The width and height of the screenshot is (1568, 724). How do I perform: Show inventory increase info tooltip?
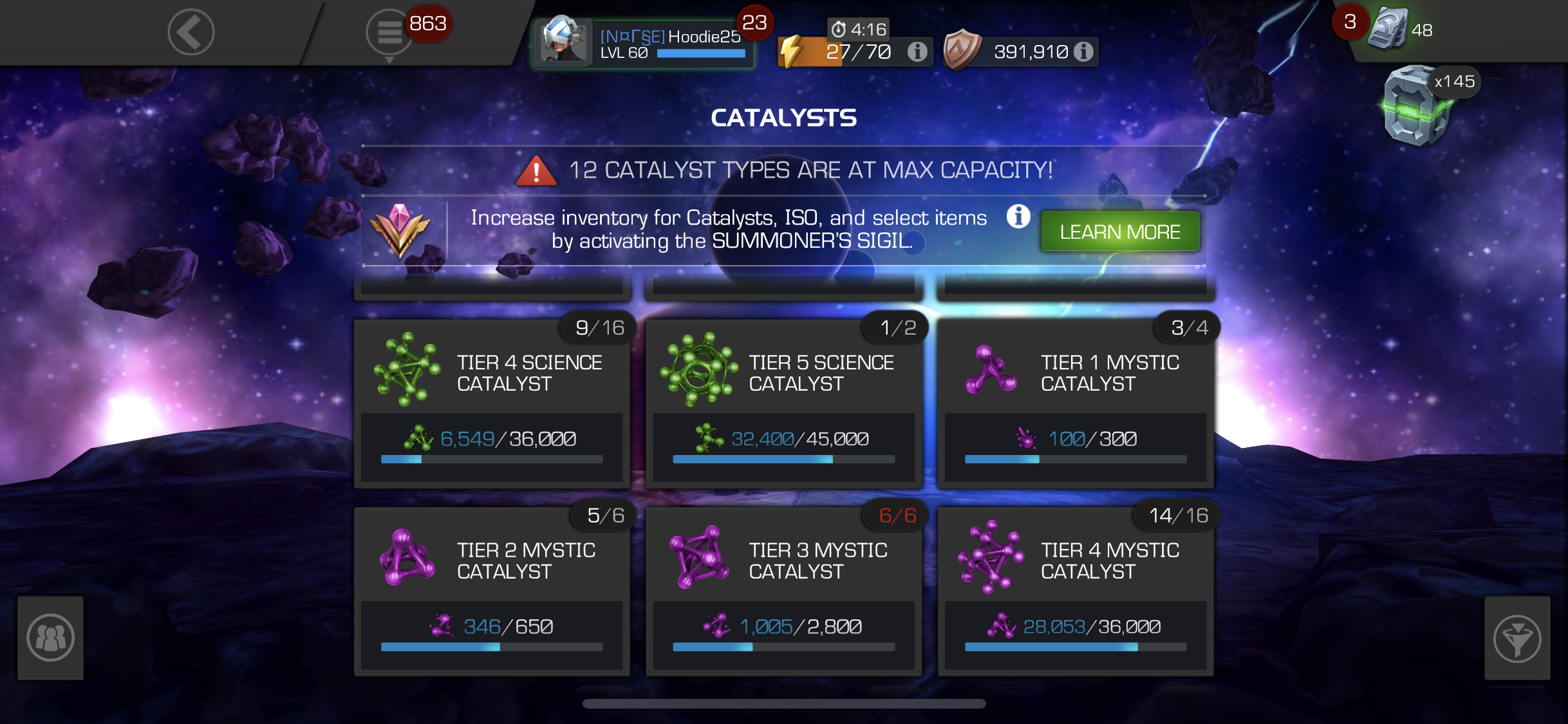(x=1018, y=217)
